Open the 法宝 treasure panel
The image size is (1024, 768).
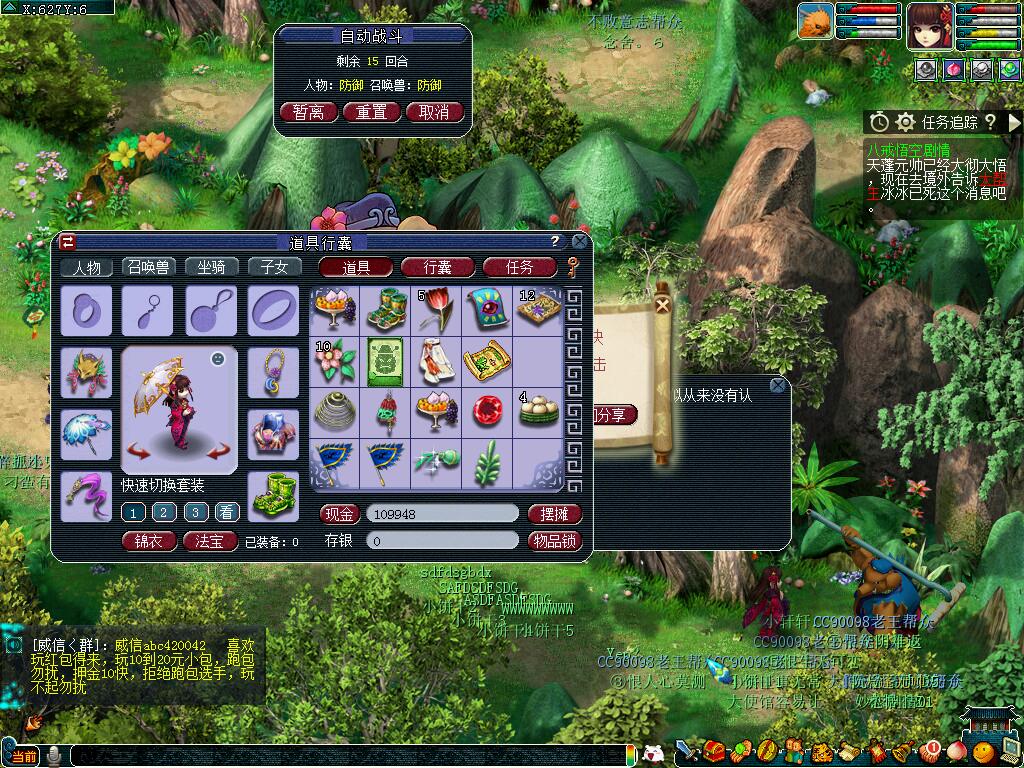tap(210, 541)
